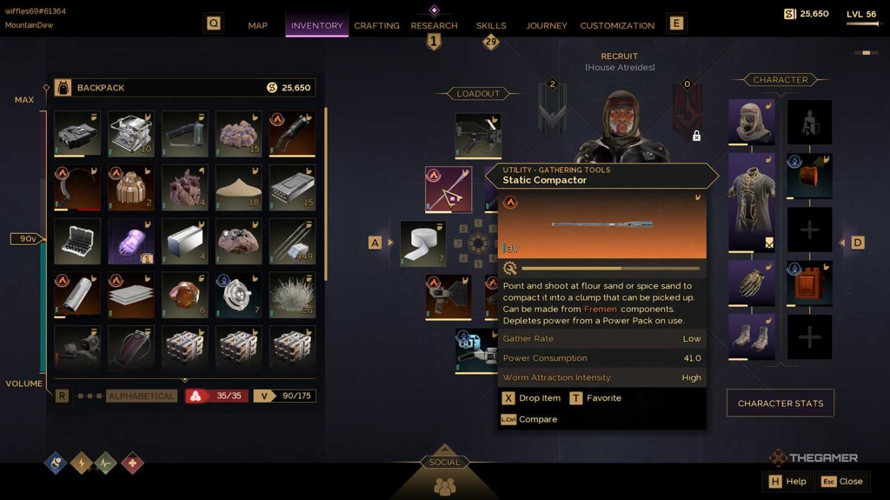Image resolution: width=890 pixels, height=500 pixels.
Task: Click the equipped chest garment slot
Action: pos(751,201)
